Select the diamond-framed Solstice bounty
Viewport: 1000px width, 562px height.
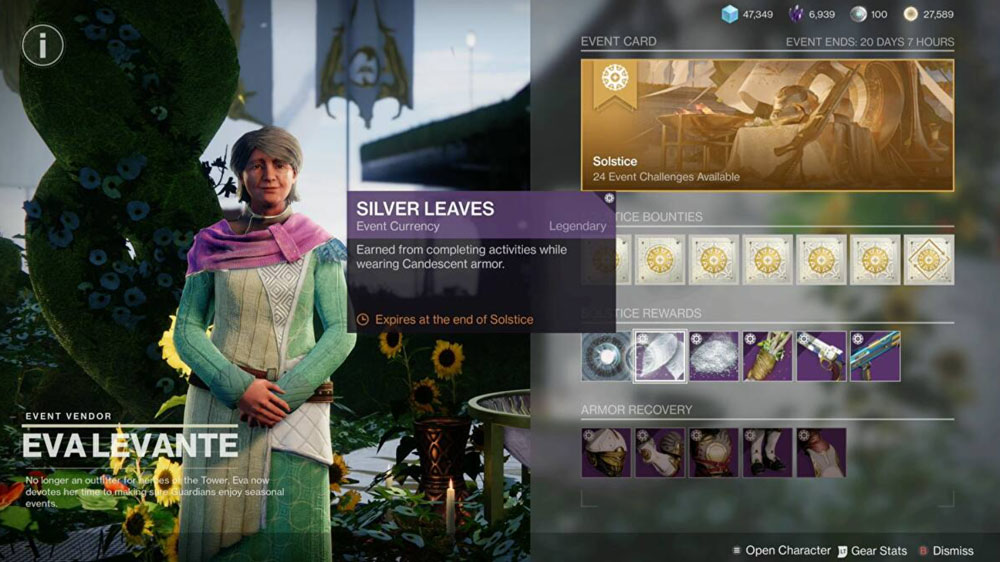929,260
